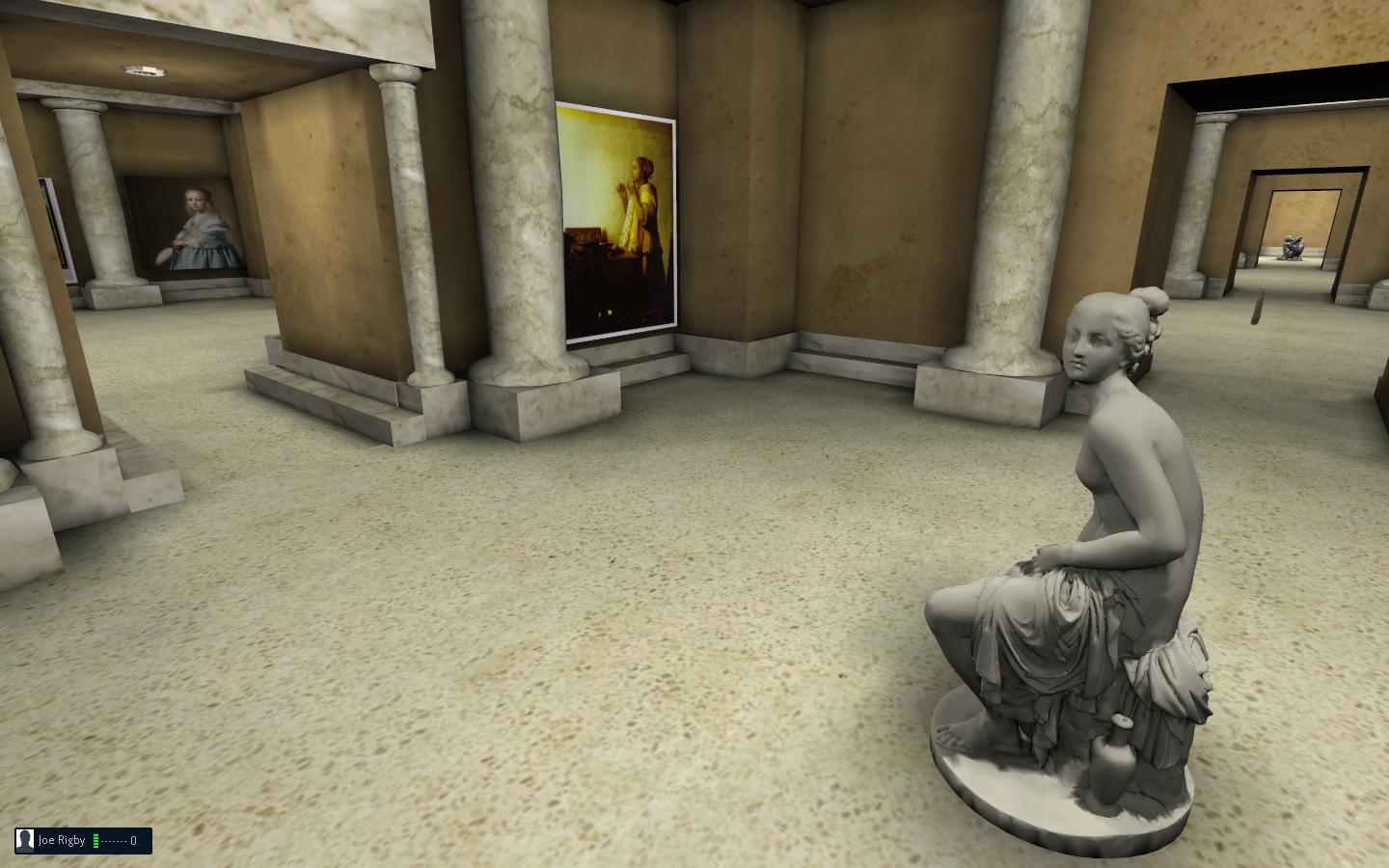Click the dashed progress indicator next to the bar

pyautogui.click(x=113, y=841)
